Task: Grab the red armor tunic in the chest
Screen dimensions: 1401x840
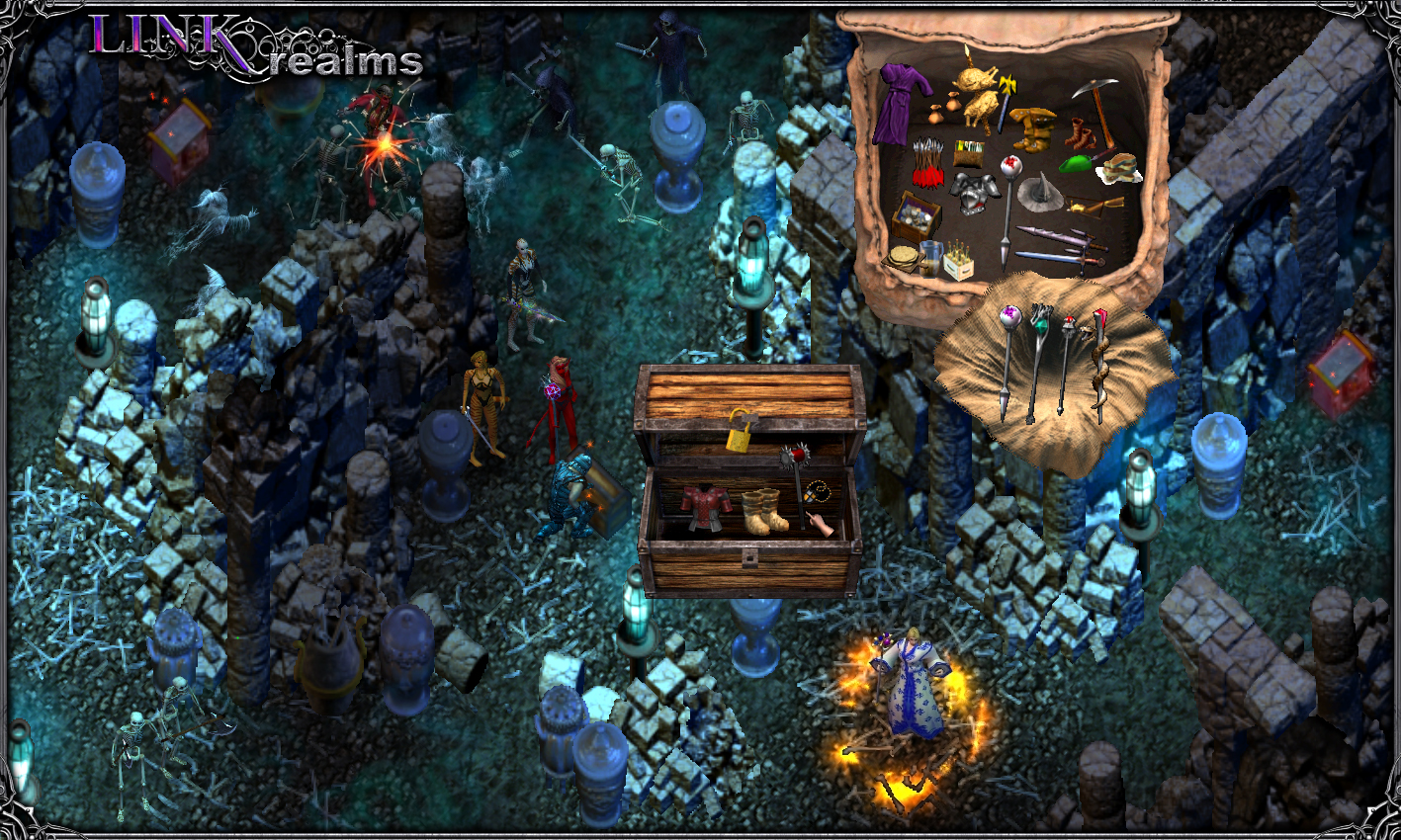Action: (x=704, y=504)
